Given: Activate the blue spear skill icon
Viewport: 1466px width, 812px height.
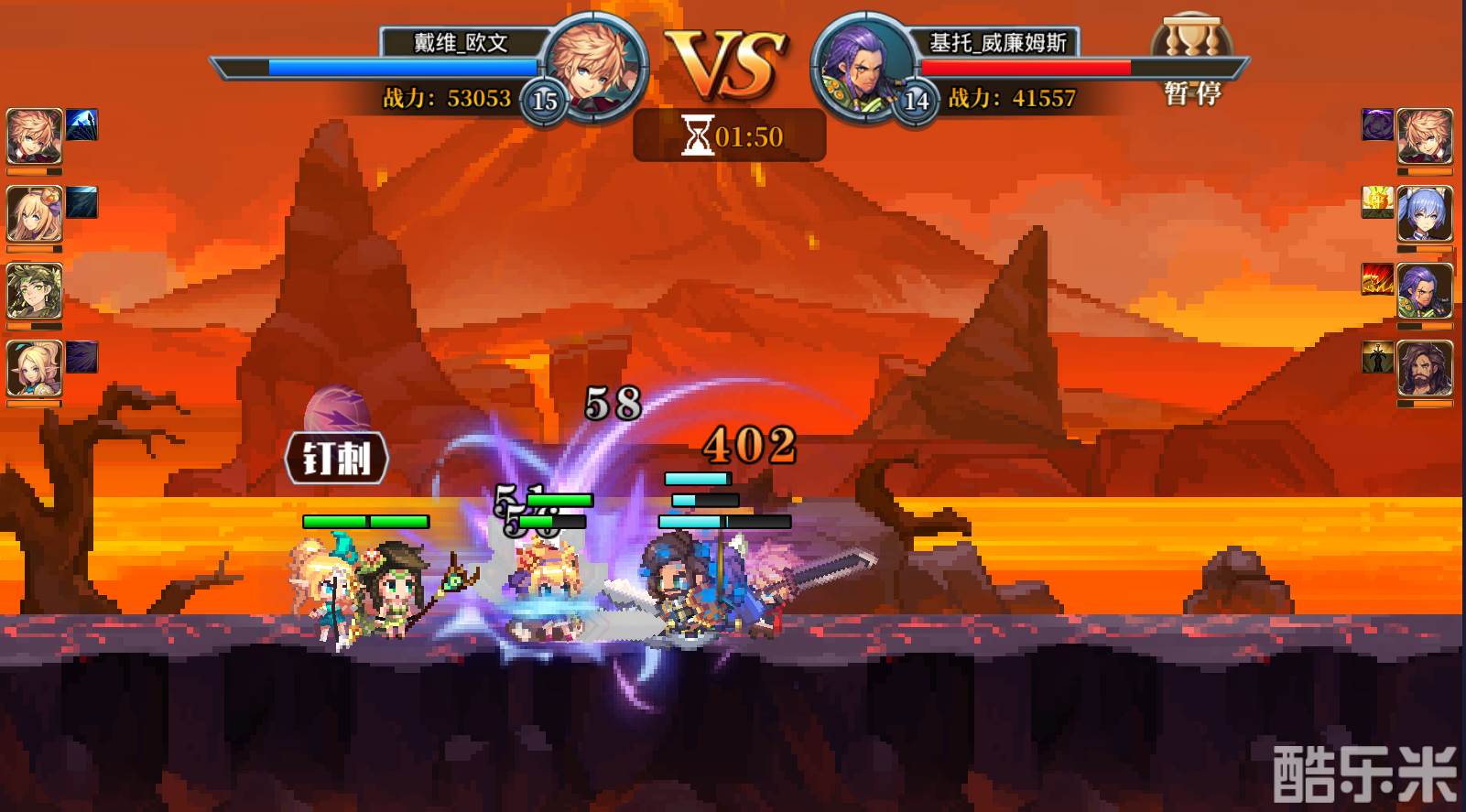Looking at the screenshot, I should (81, 125).
